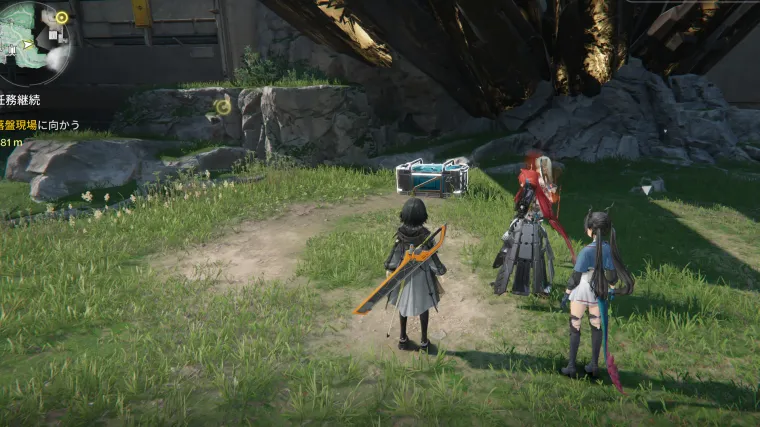
Task: Select the yellow objective marker on the minimap
Action: pos(62,17)
